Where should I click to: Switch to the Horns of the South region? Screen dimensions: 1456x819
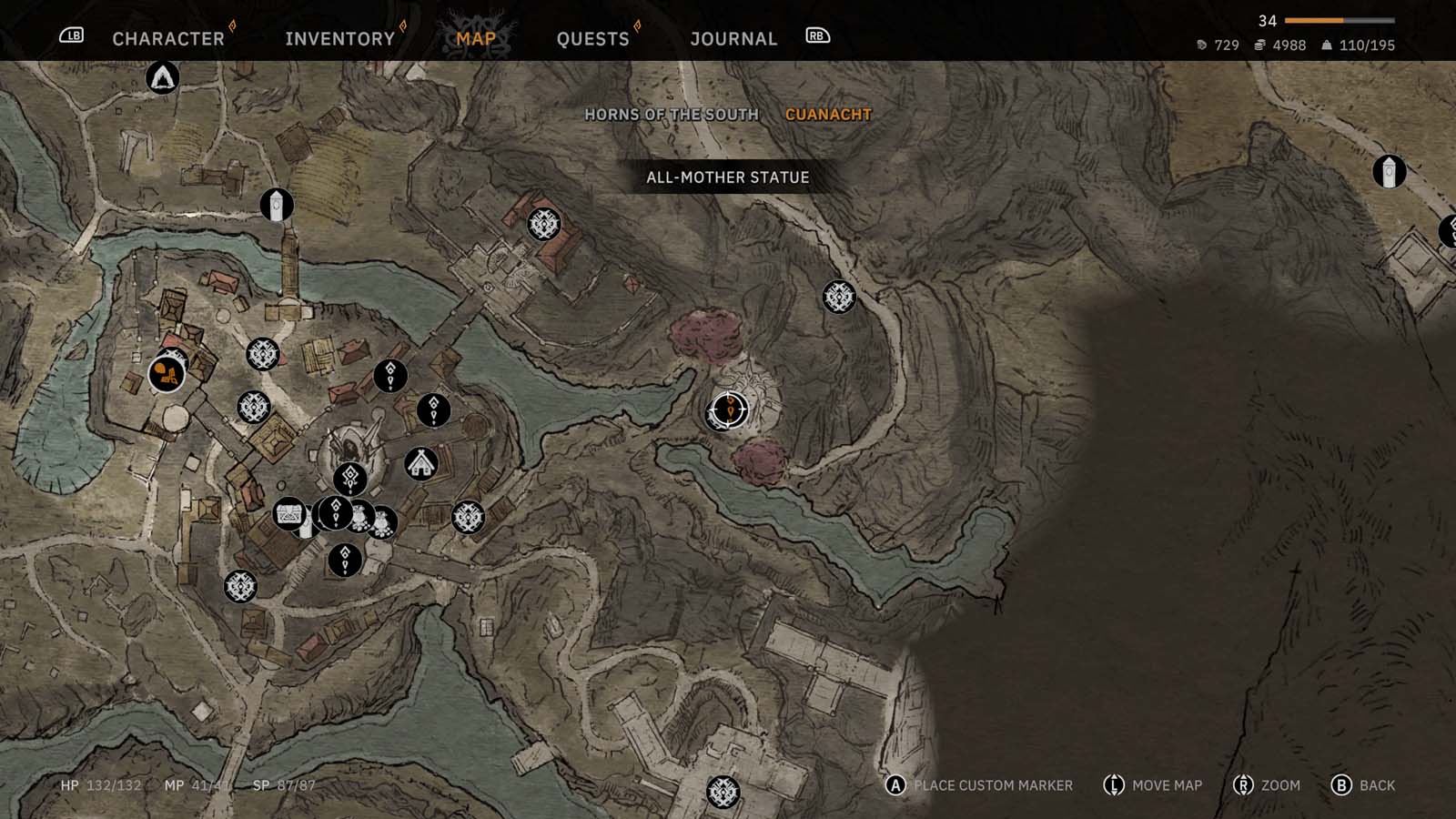[673, 115]
